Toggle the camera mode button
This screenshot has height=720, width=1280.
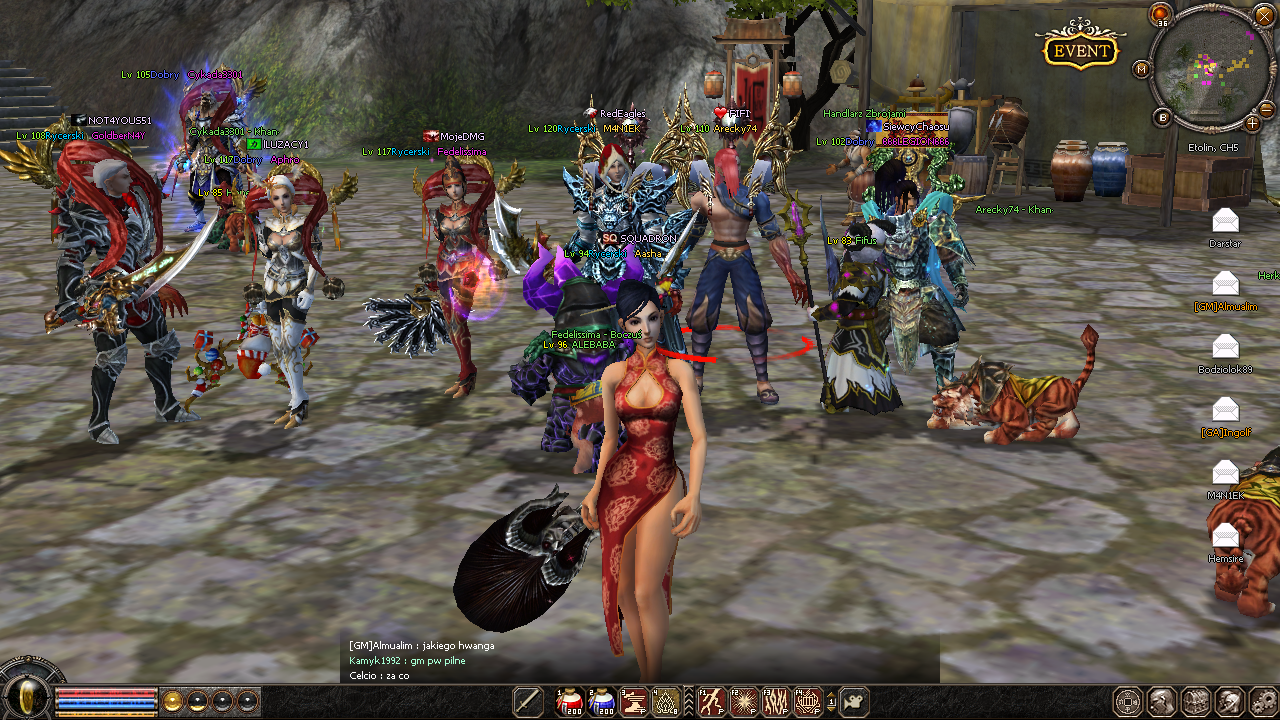[x=854, y=702]
